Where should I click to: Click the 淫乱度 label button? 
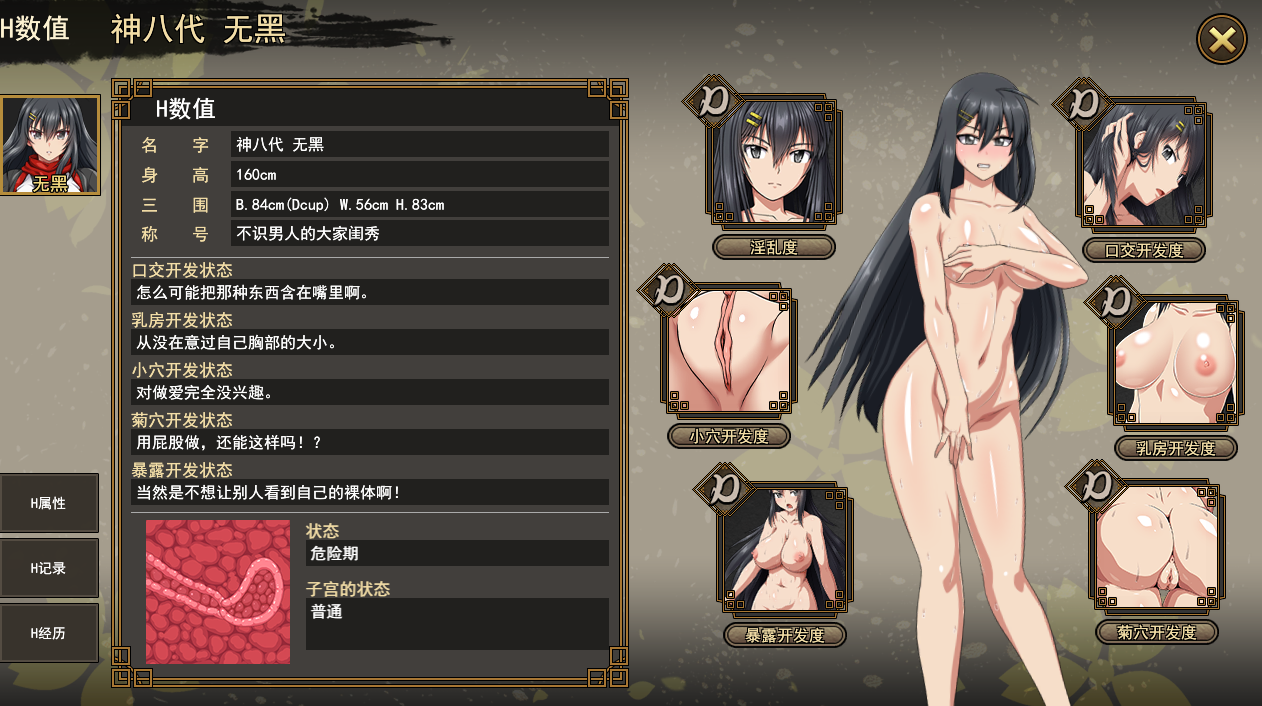pyautogui.click(x=774, y=247)
